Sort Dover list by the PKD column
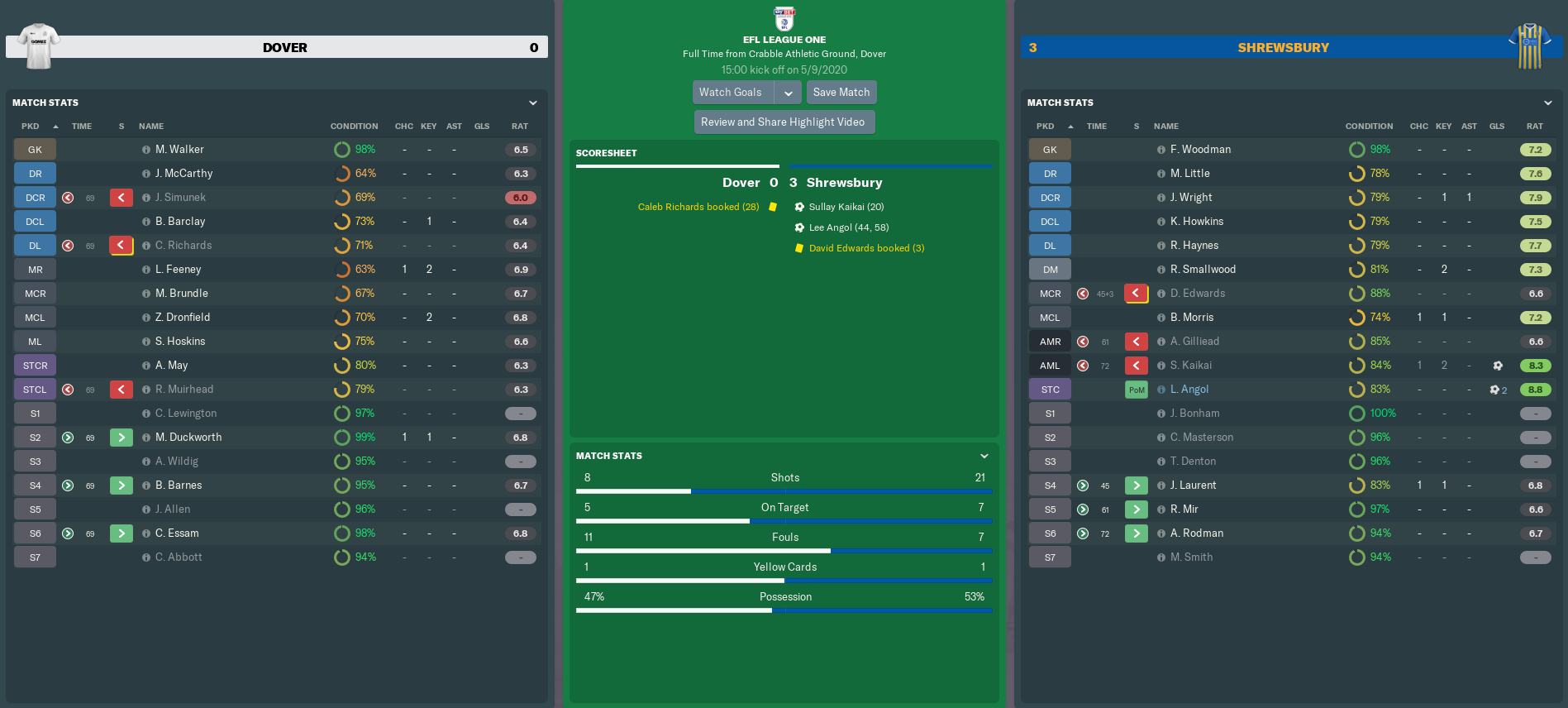The width and height of the screenshot is (1568, 708). [31, 127]
